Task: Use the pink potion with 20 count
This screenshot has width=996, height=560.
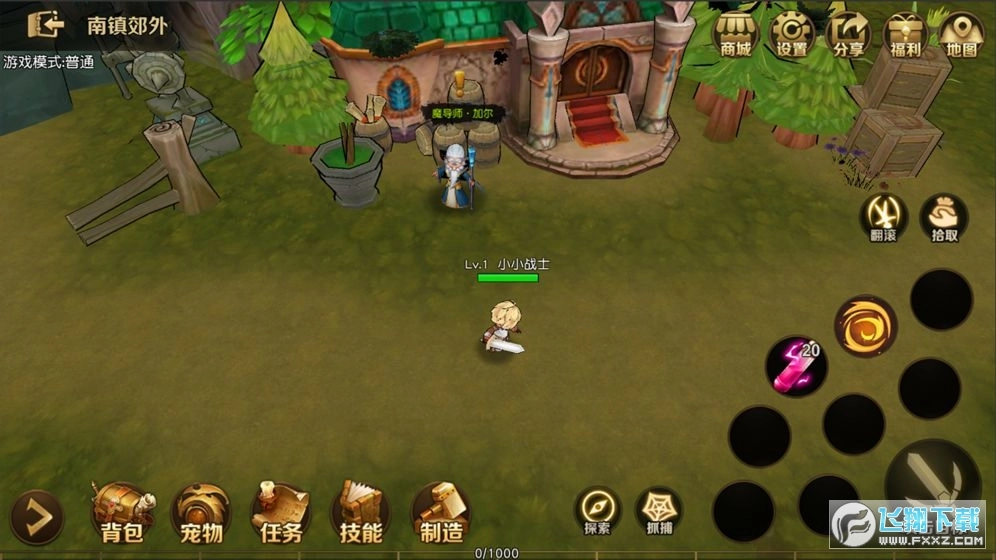Action: (796, 366)
